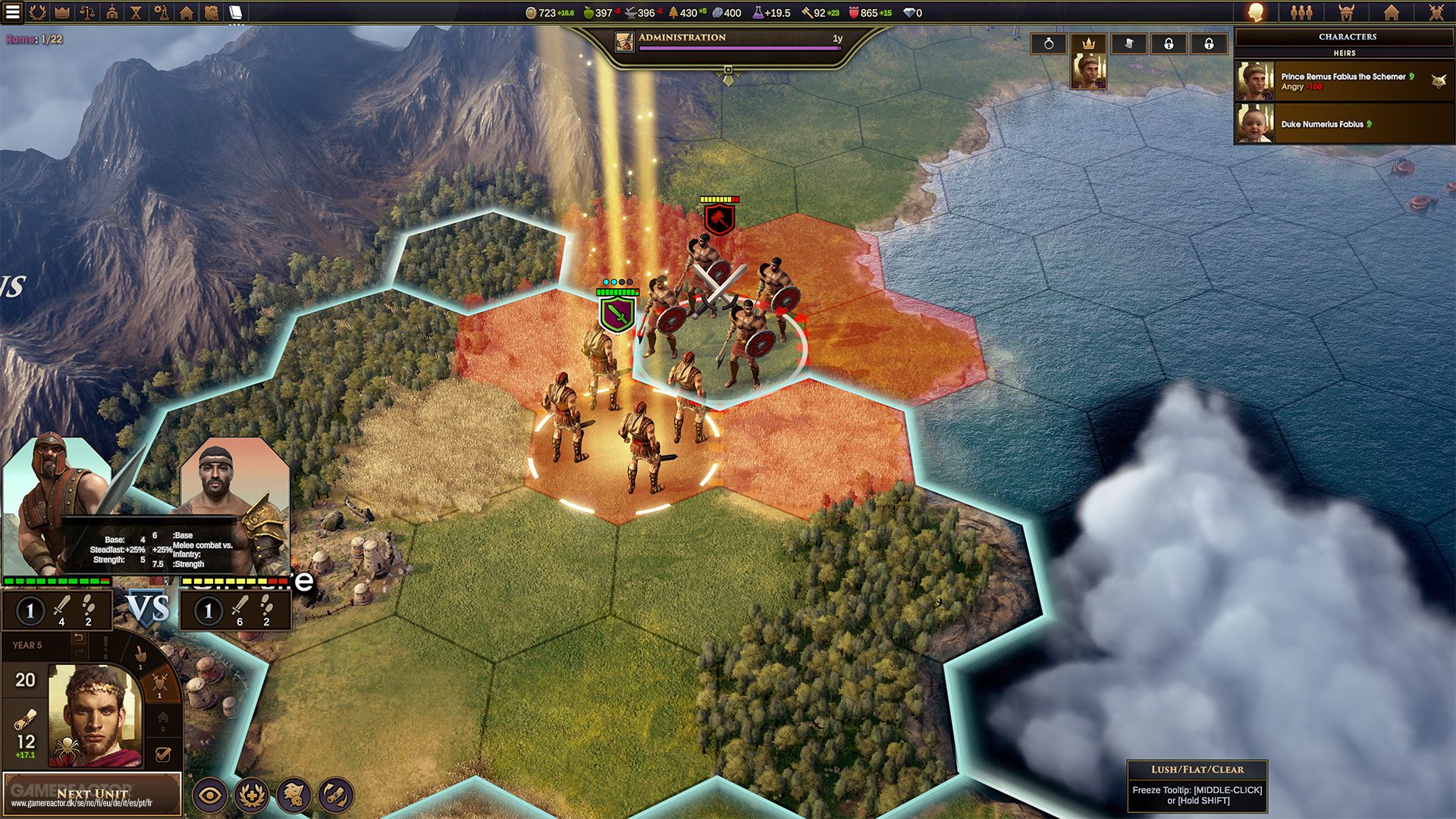The image size is (1456, 819).
Task: Open the Religion panel church icon
Action: [112, 13]
